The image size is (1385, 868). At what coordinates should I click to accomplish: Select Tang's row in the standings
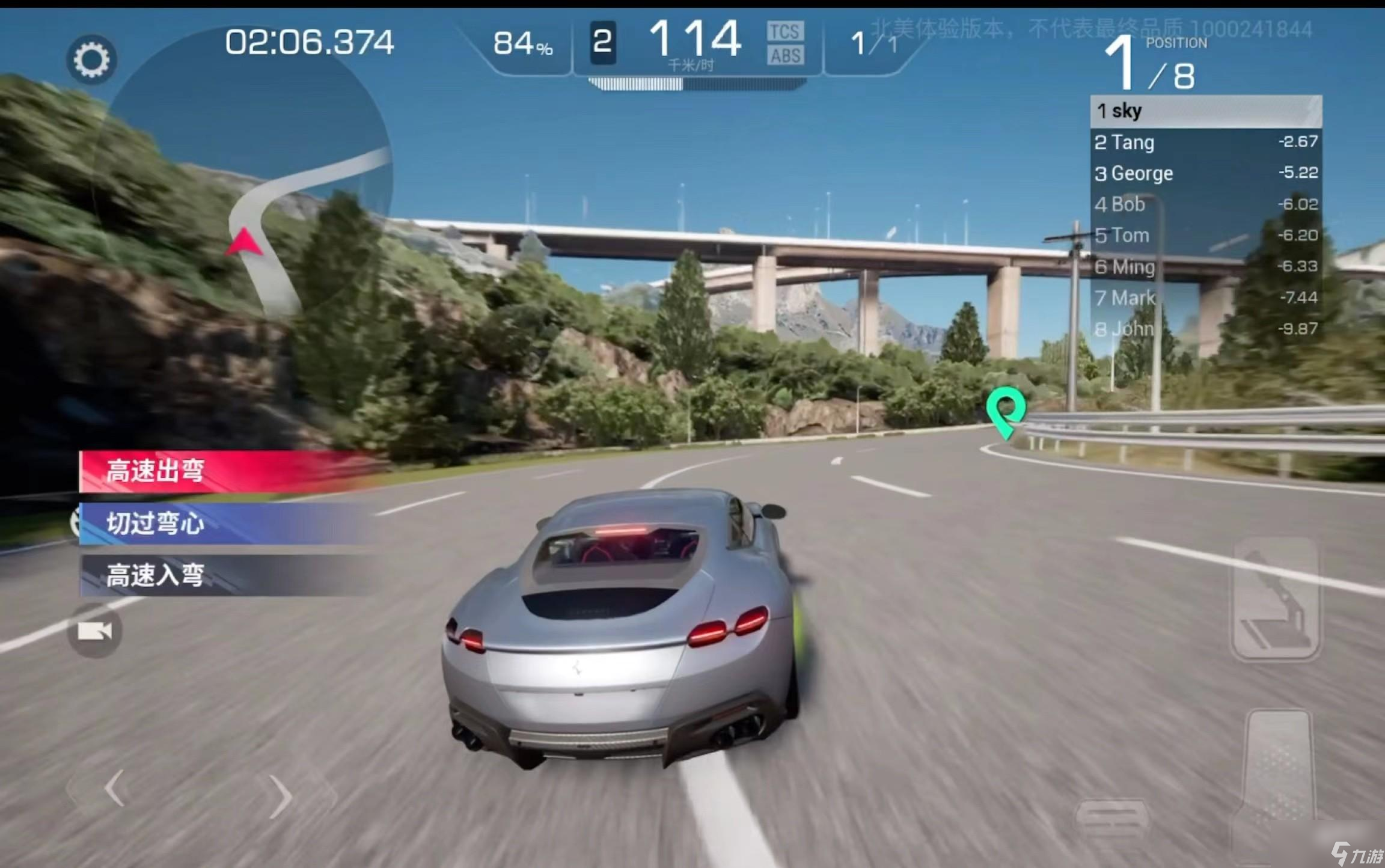[x=1205, y=142]
